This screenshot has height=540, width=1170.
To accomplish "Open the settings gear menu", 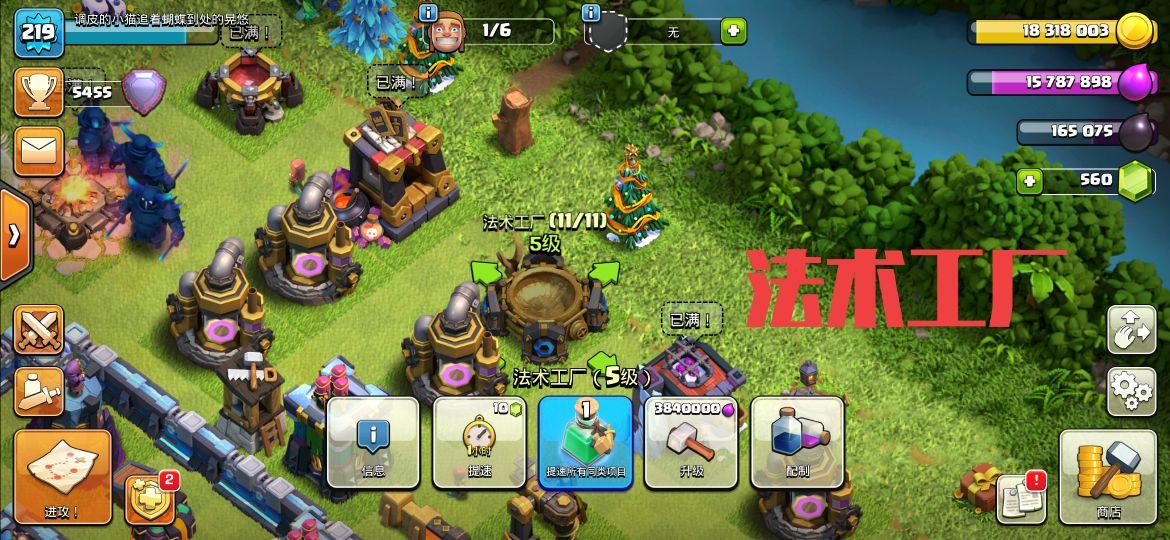I will (1131, 390).
